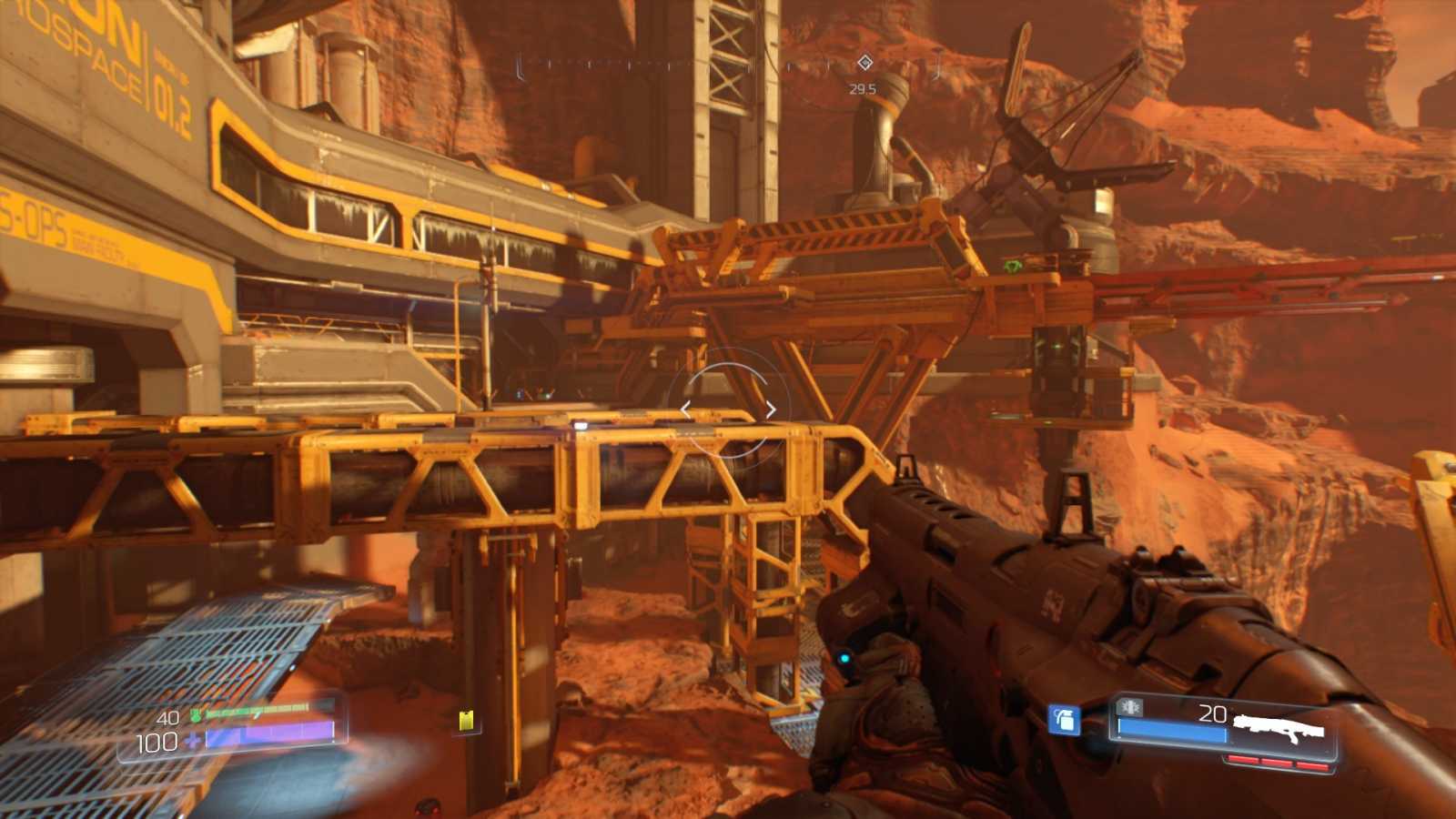
Task: Click the health cross icon
Action: pos(193,741)
